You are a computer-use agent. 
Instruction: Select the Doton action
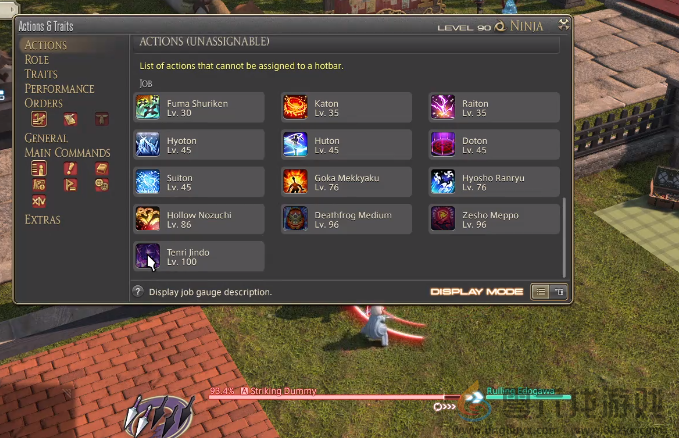coord(494,145)
